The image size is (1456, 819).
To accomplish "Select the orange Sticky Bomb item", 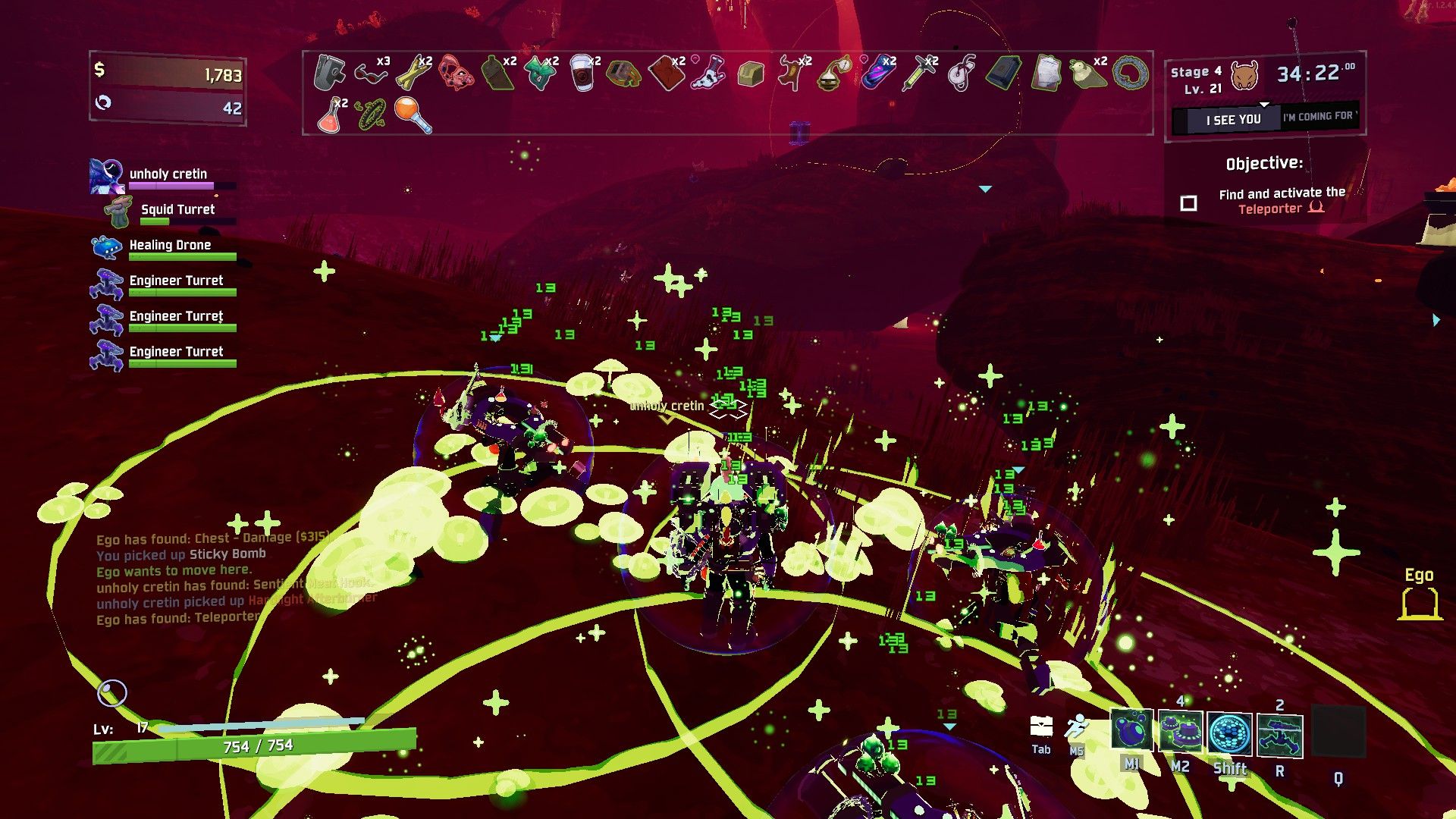I will (x=413, y=115).
